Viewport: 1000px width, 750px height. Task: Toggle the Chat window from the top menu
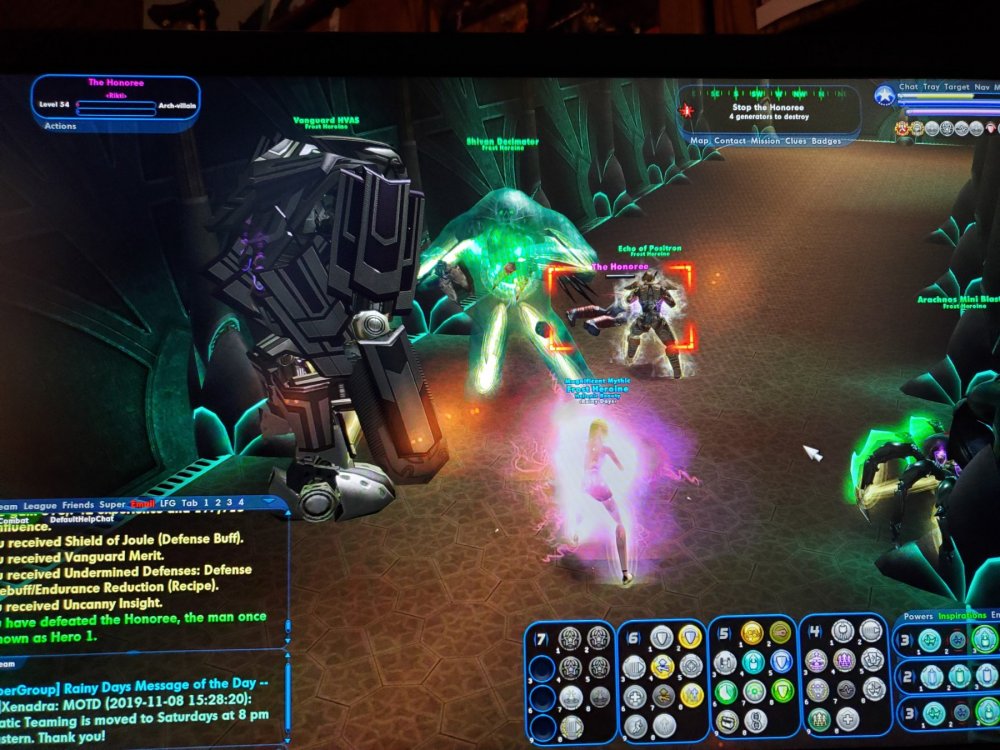point(908,87)
